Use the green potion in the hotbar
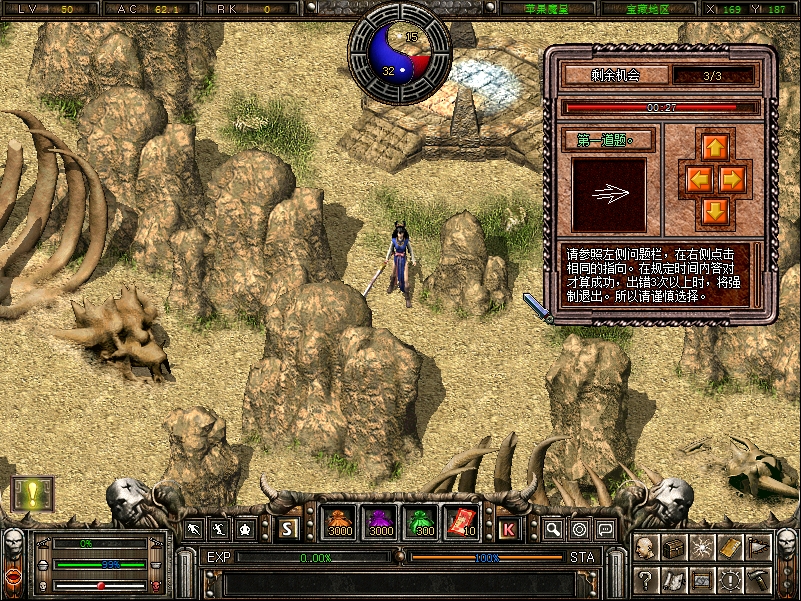 420,524
